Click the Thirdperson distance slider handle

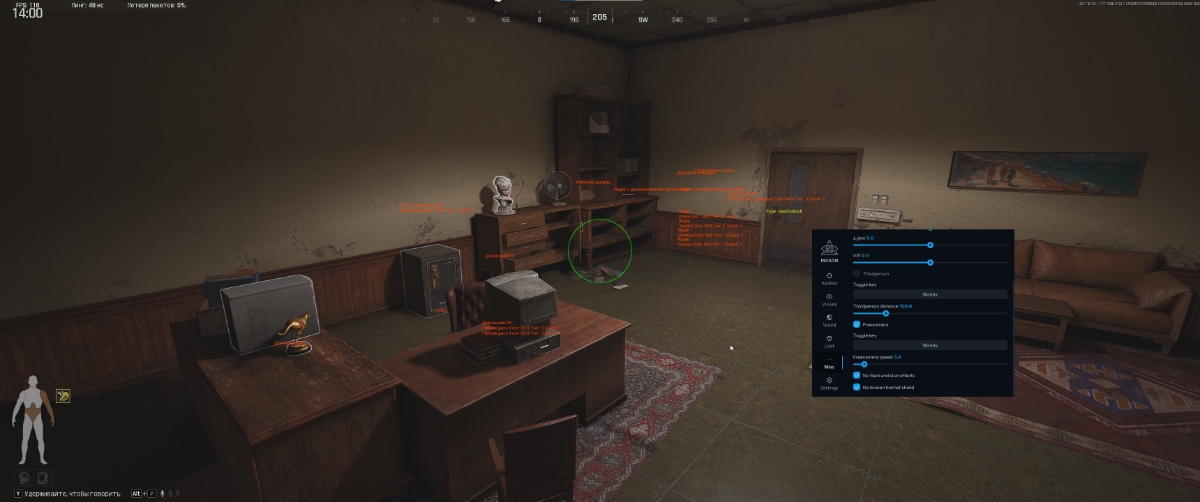click(886, 313)
